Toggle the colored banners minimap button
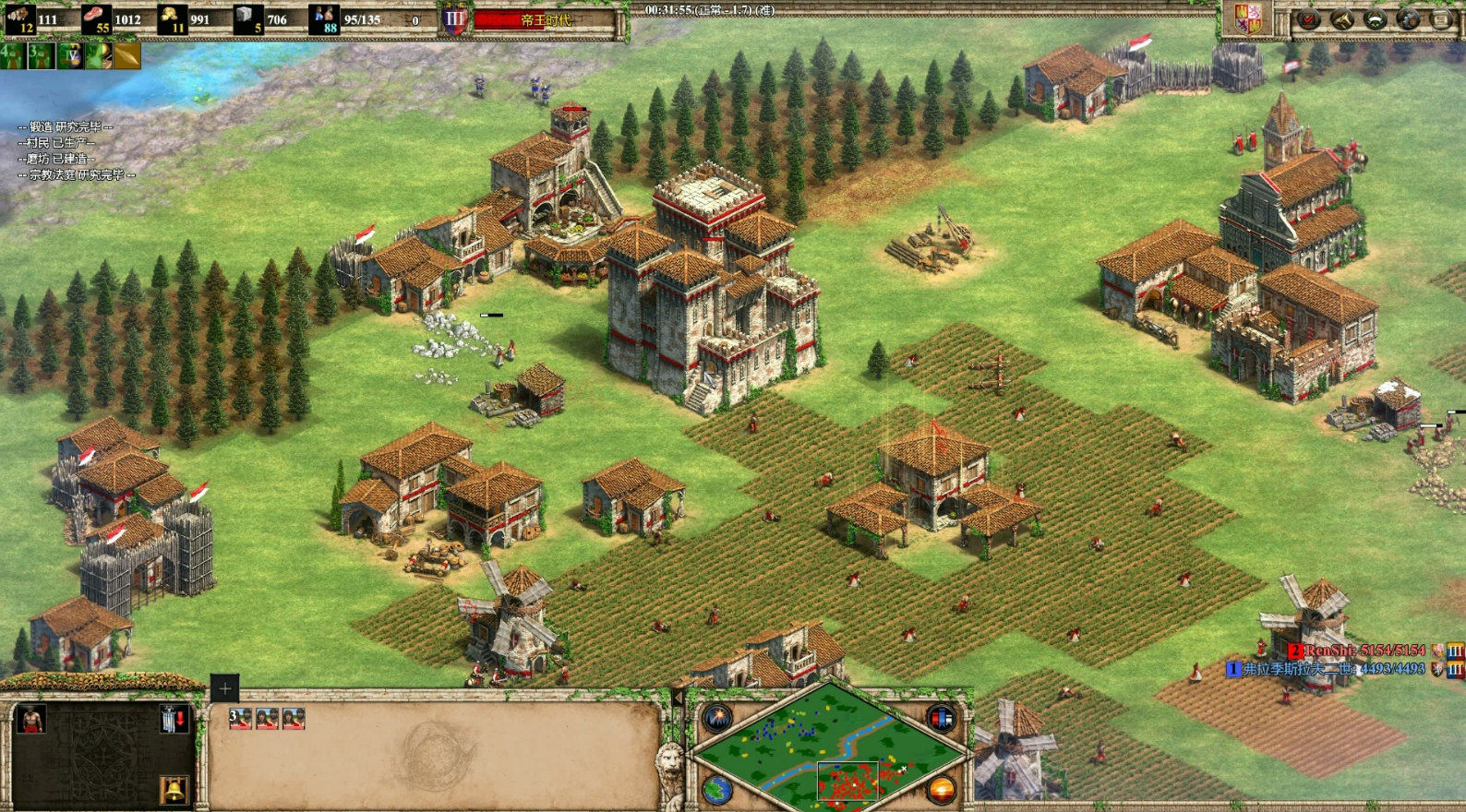Viewport: 1466px width, 812px height. [940, 717]
